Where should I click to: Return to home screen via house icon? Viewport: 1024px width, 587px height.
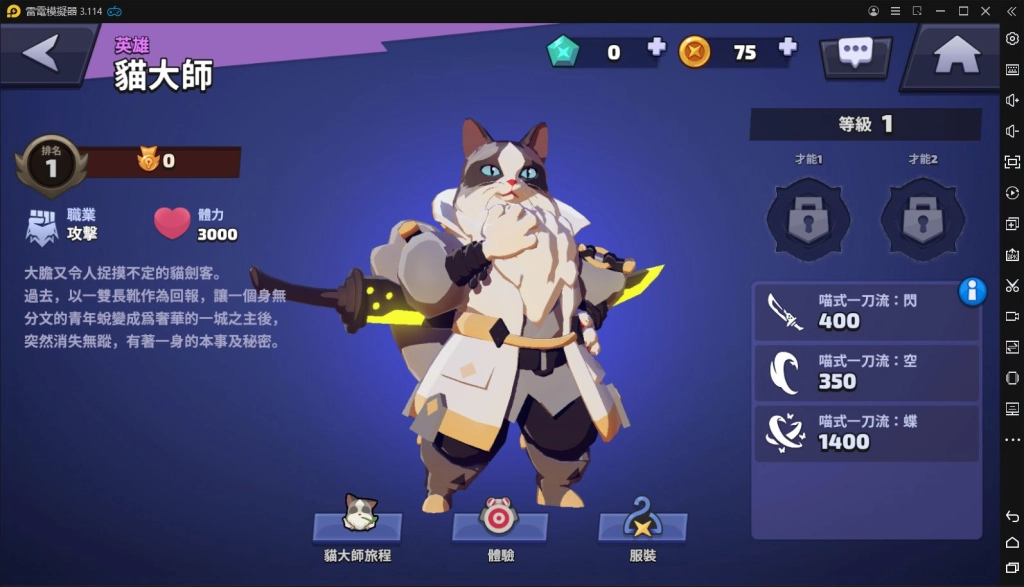tap(956, 55)
